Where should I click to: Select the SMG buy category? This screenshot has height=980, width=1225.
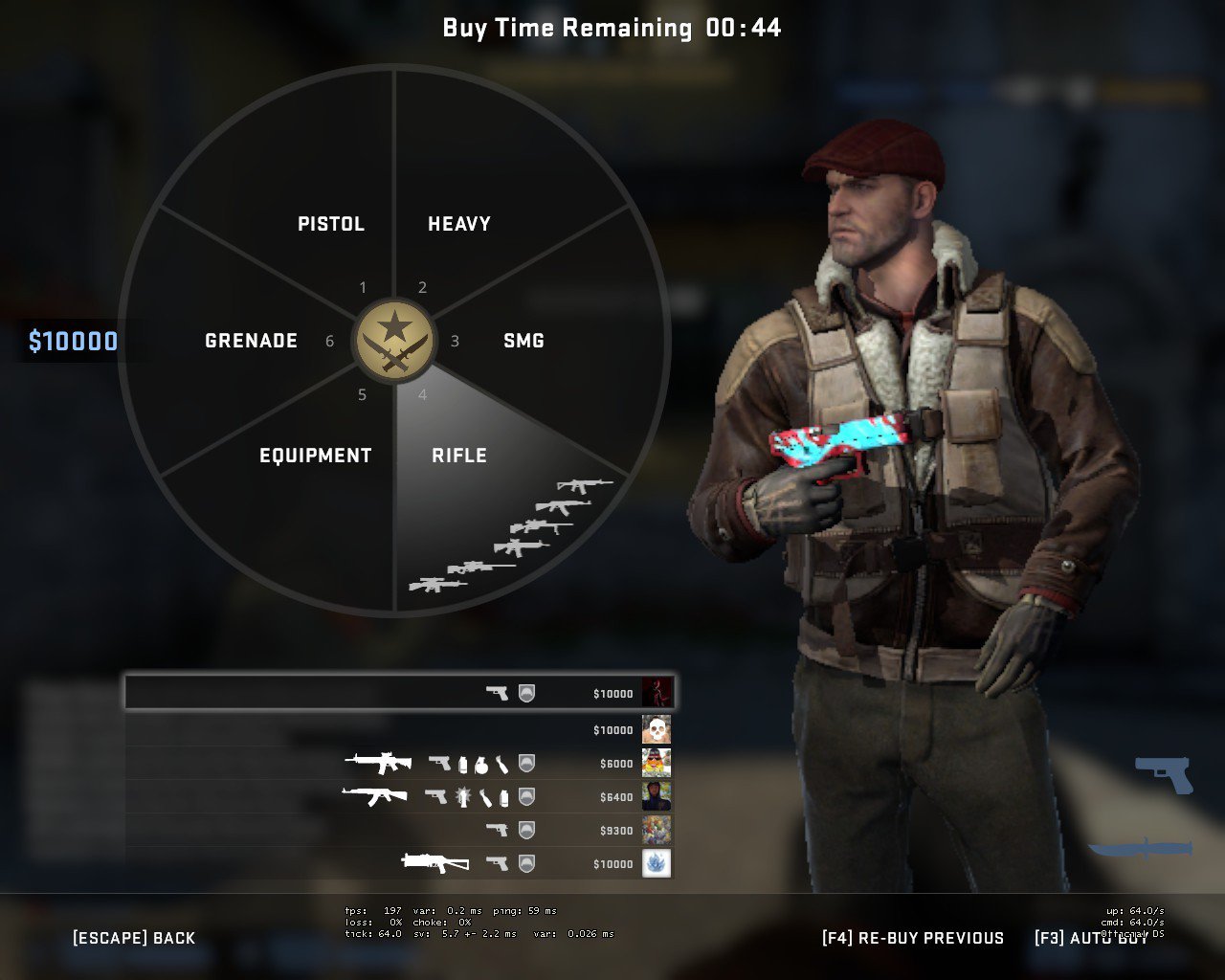523,341
